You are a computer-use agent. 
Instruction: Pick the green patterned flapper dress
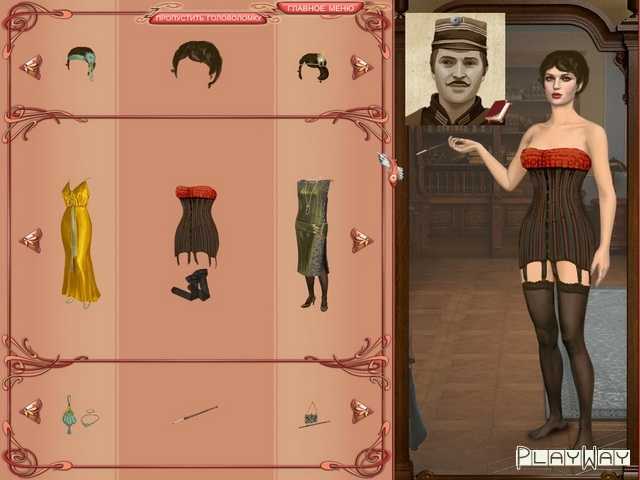click(313, 243)
